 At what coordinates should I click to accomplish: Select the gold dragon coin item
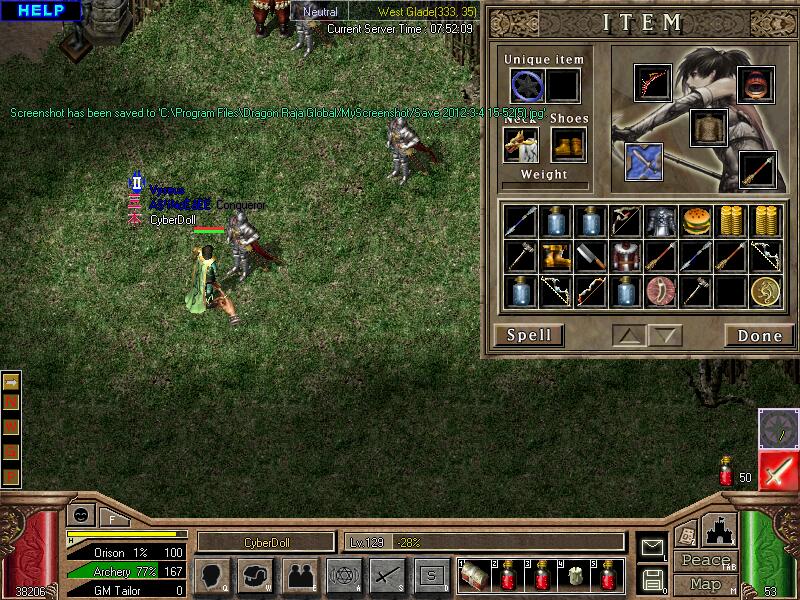766,291
